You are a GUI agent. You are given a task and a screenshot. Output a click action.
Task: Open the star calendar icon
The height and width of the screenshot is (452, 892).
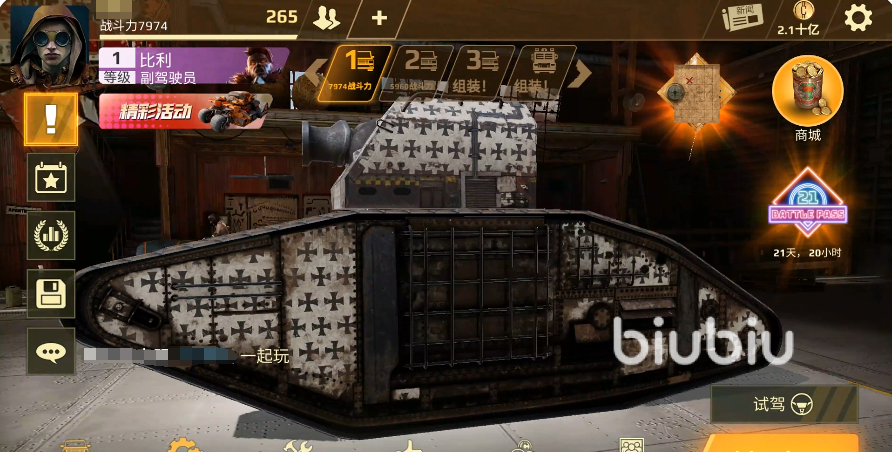point(51,178)
